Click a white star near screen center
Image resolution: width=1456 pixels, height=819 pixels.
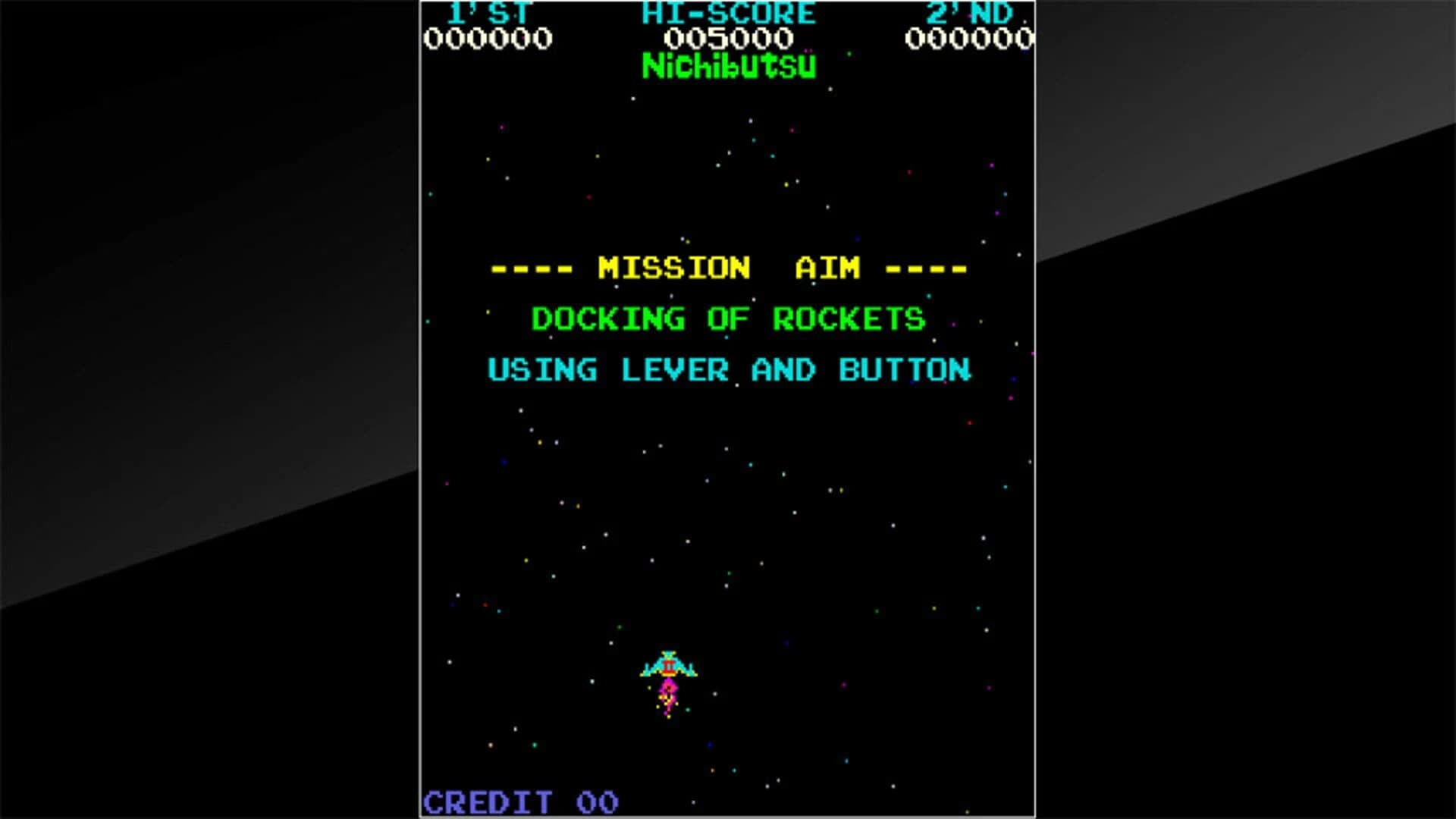click(726, 448)
